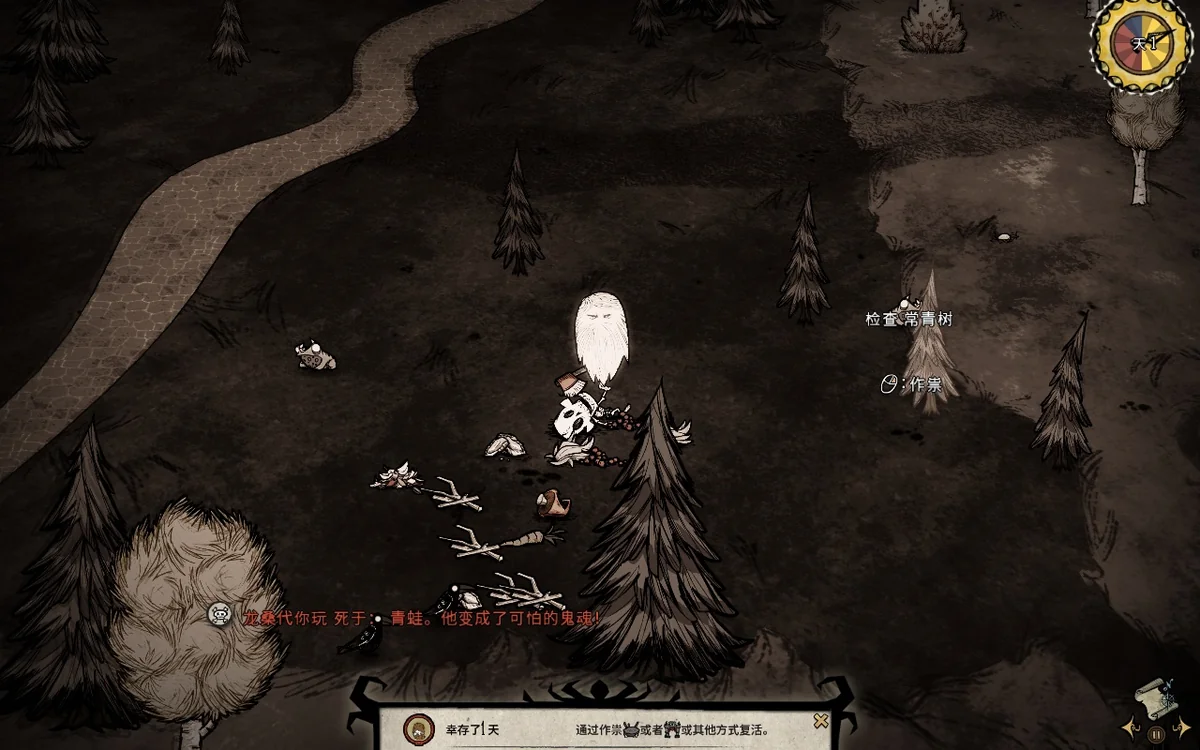Rotate camera with the right arrow

[1183, 729]
